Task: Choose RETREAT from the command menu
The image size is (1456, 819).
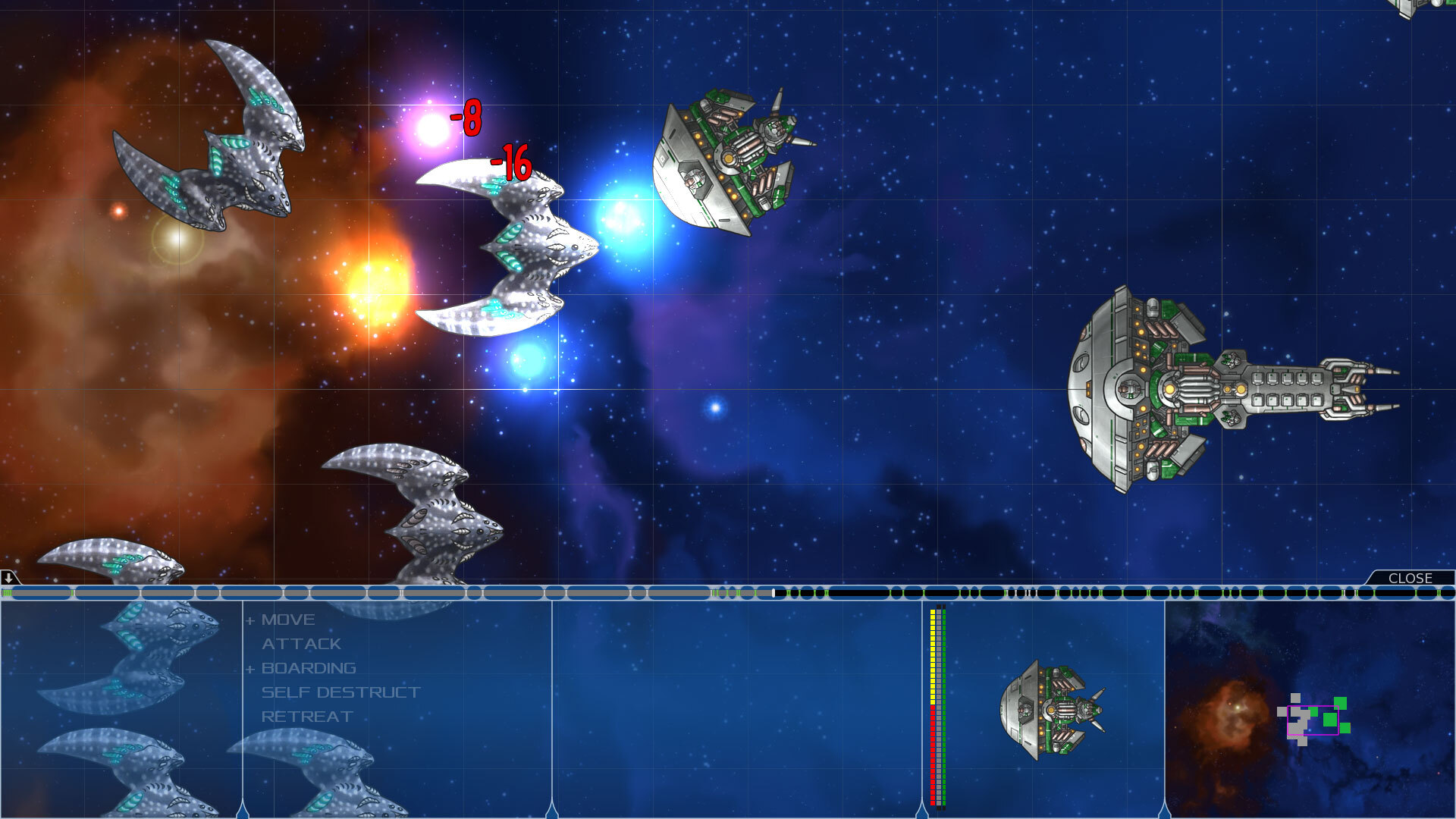Action: [x=306, y=715]
